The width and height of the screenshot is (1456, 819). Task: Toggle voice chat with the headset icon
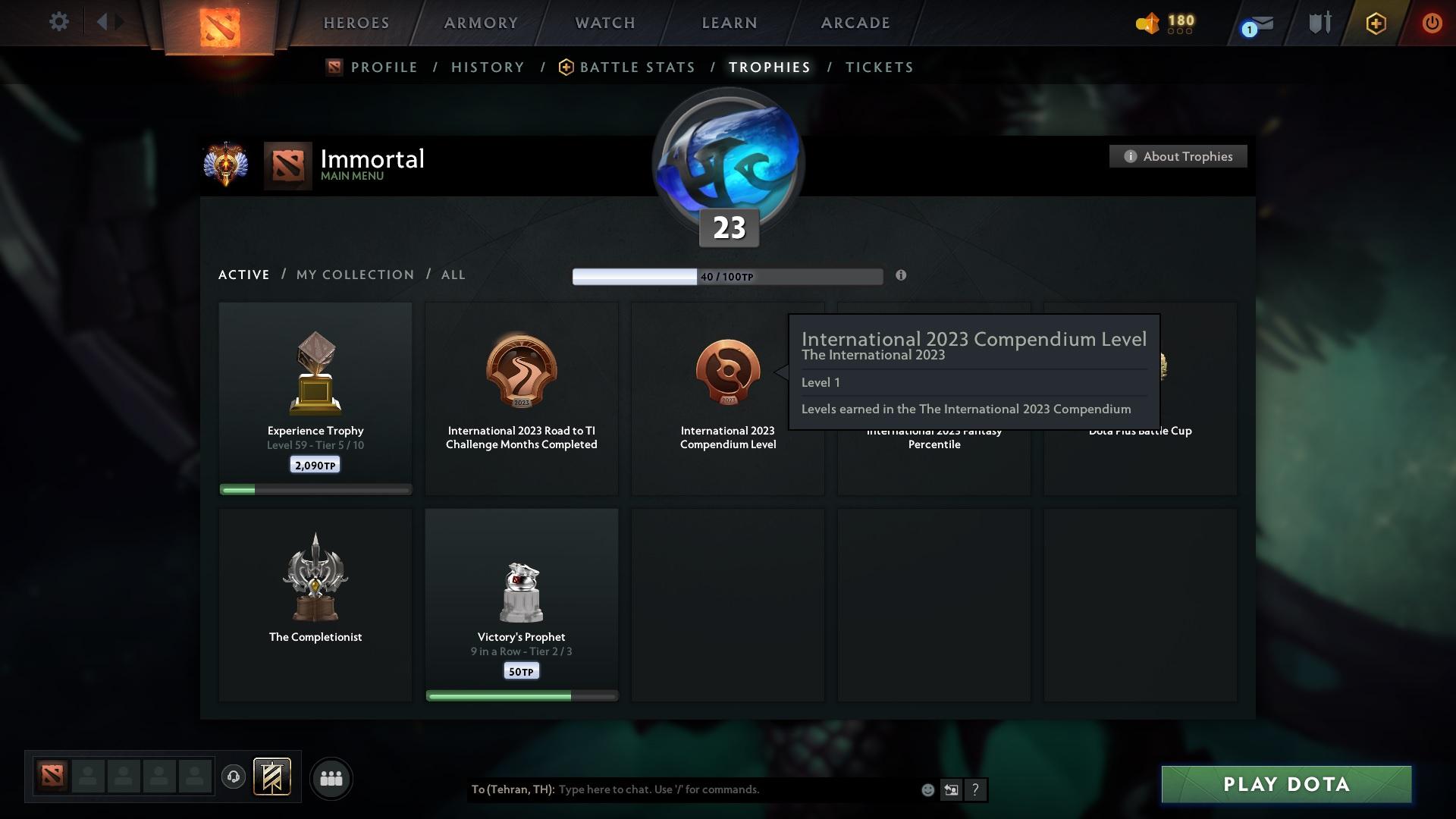click(x=234, y=778)
